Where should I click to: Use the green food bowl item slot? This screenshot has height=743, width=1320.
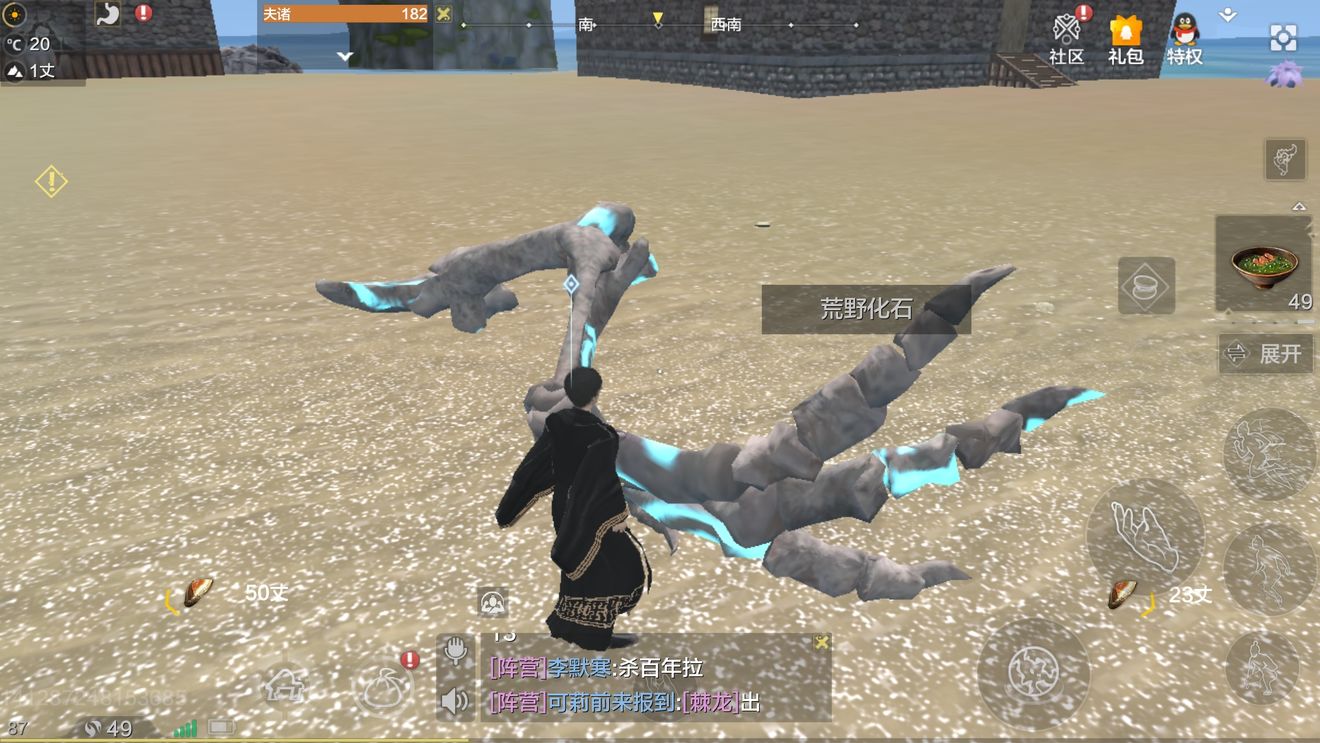tap(1264, 265)
